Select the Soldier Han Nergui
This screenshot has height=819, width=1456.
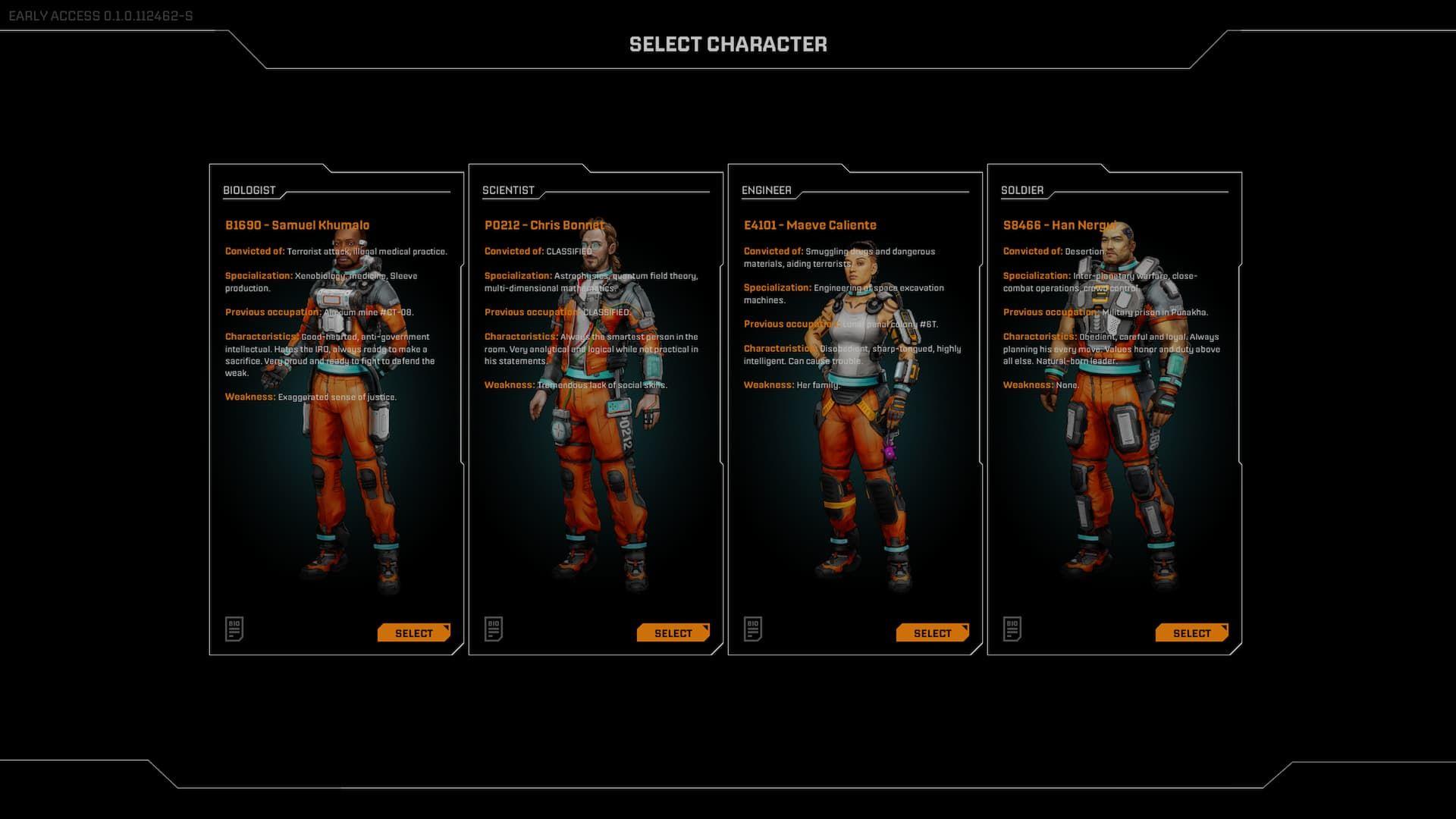[x=1191, y=632]
